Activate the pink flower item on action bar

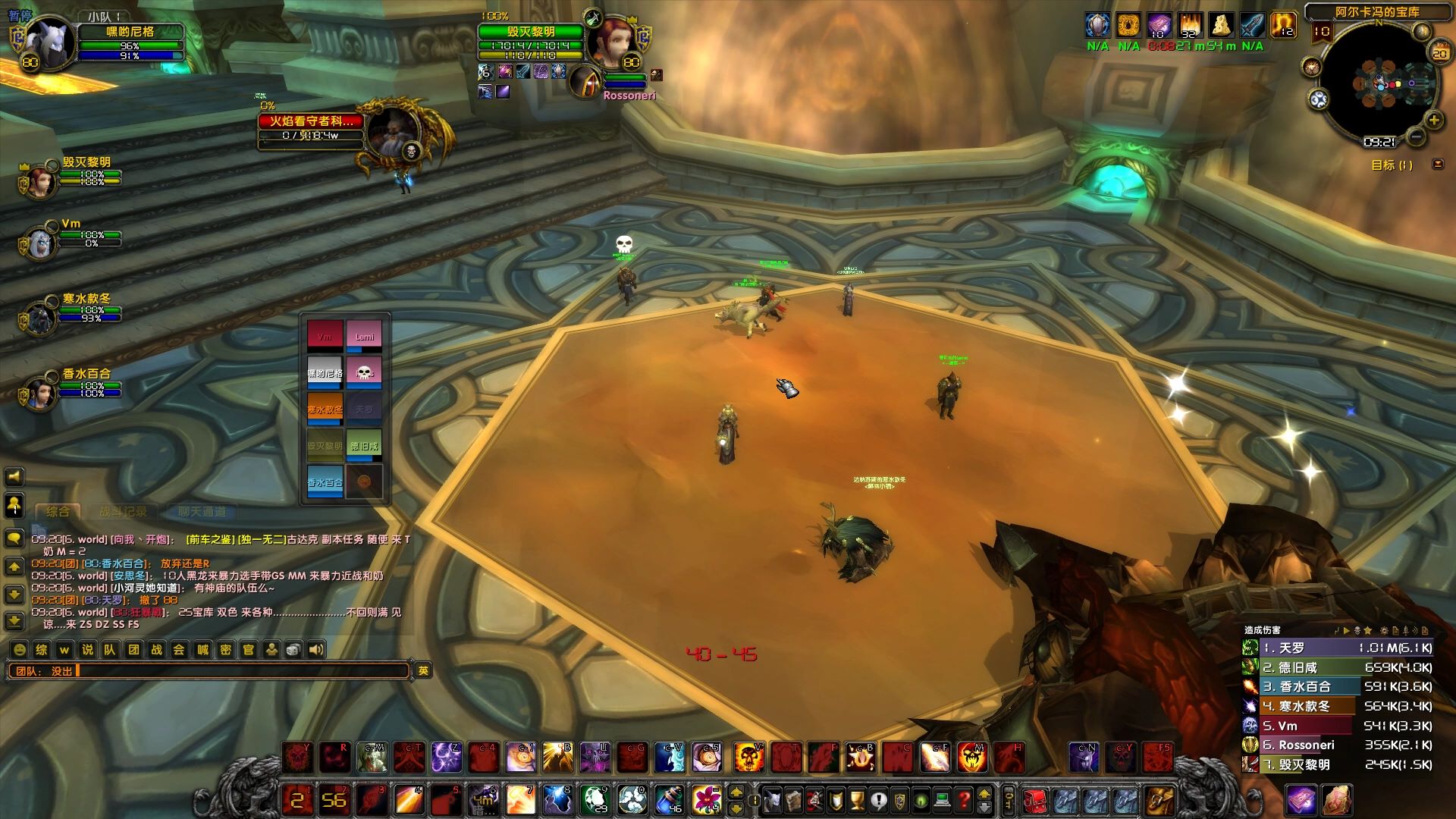706,799
